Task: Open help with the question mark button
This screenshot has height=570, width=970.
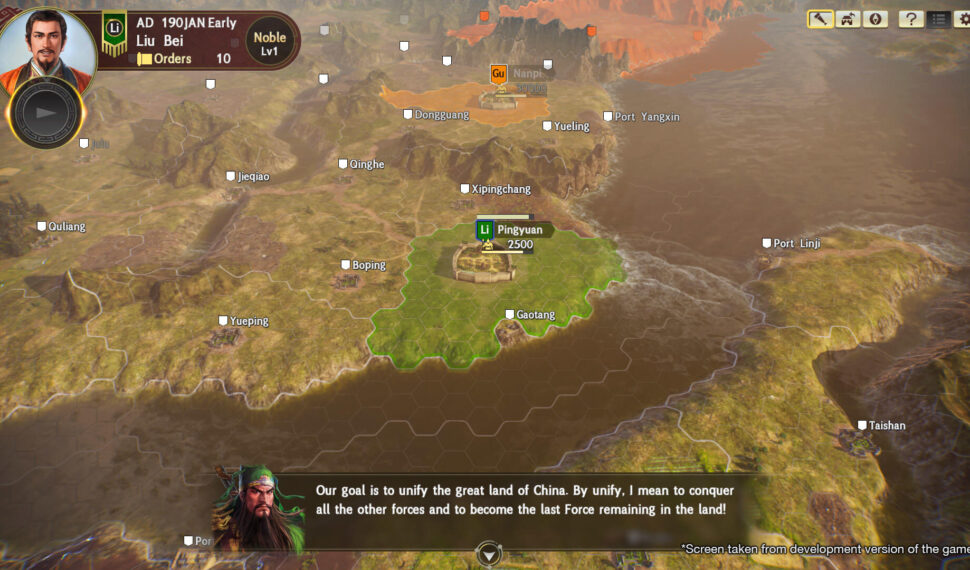Action: 910,19
